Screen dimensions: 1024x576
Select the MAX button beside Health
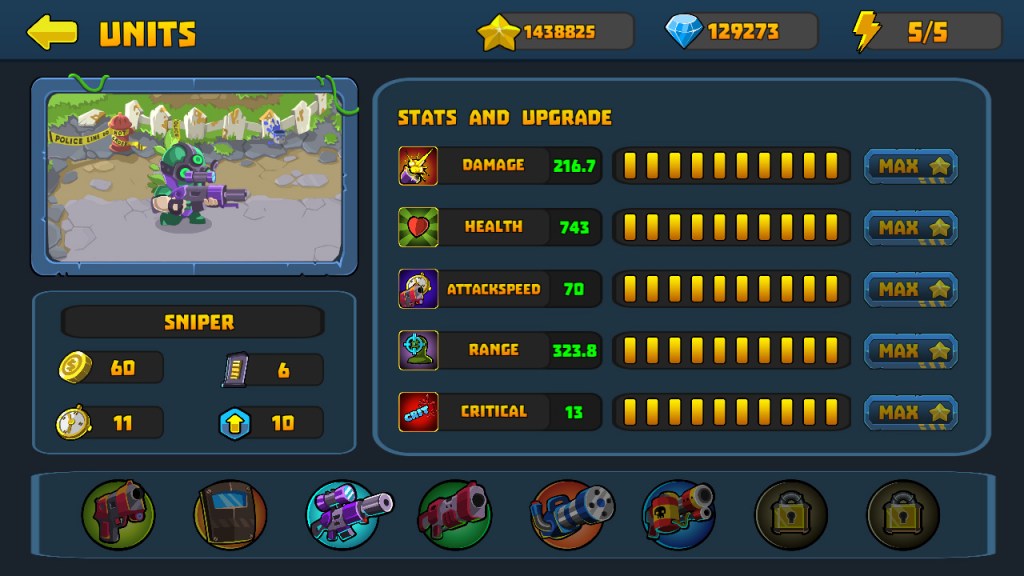[x=911, y=228]
